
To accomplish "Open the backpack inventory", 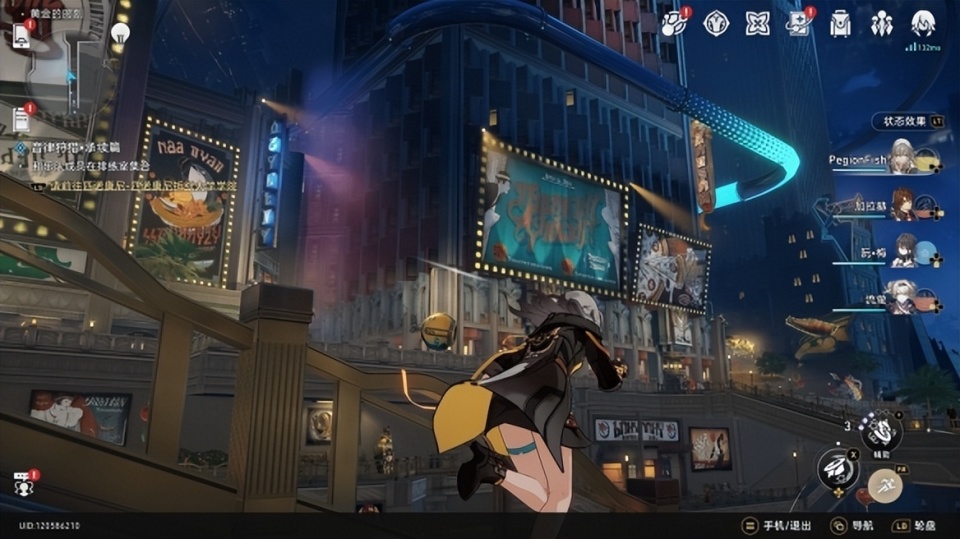I will click(840, 23).
